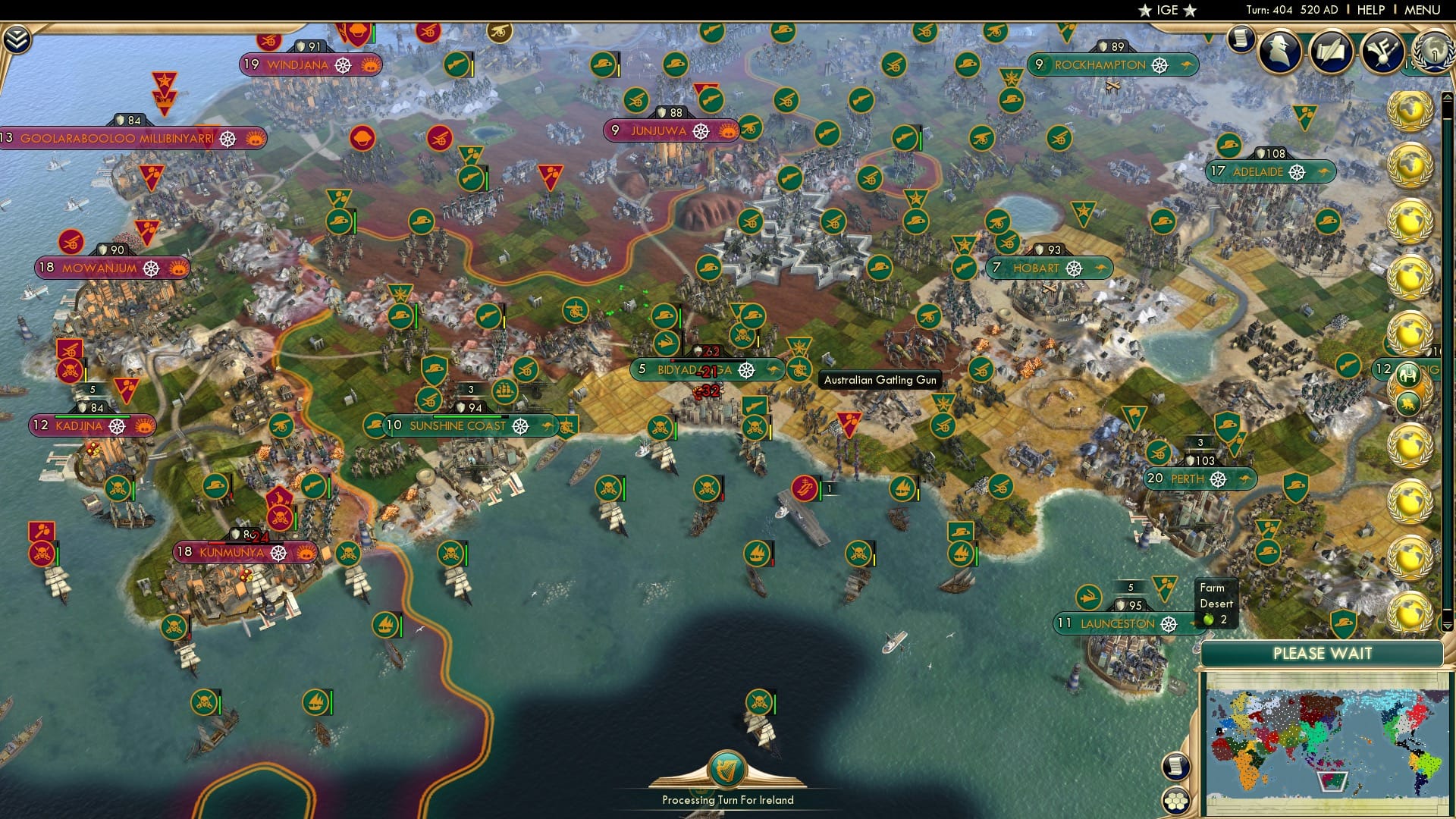Open the Notification Log scroll icon top right

[1241, 39]
